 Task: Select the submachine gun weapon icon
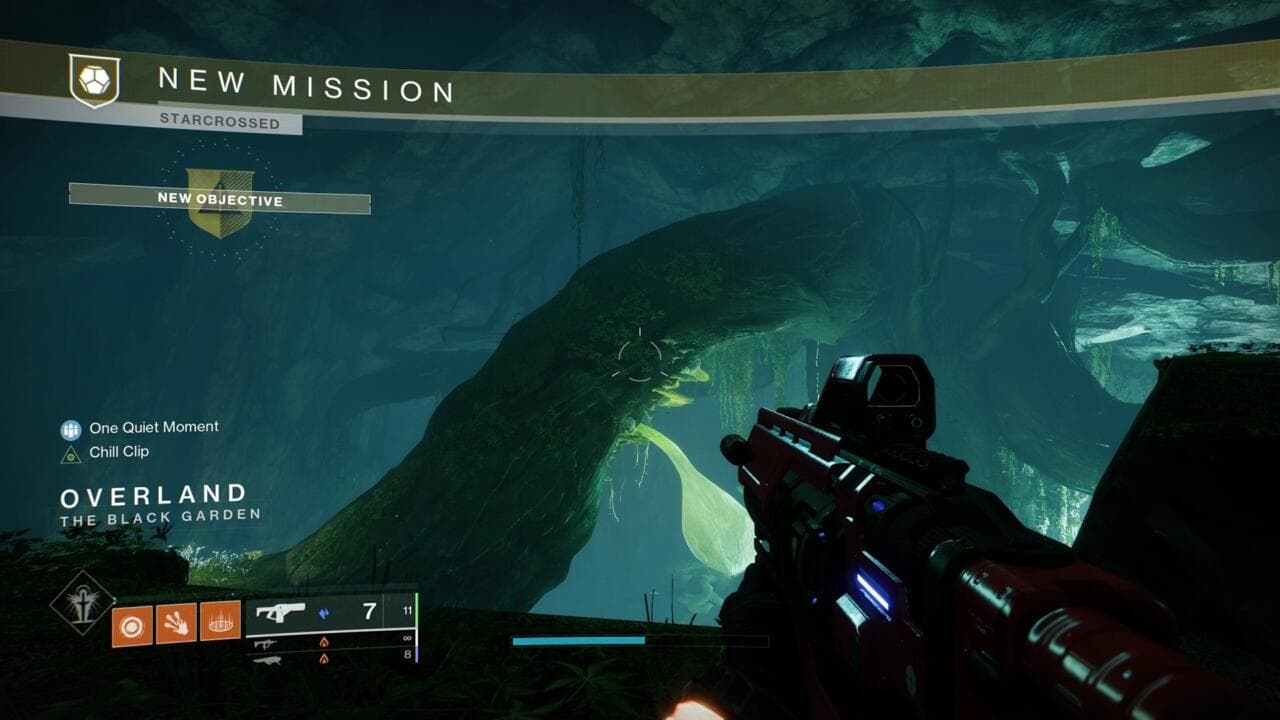(264, 644)
